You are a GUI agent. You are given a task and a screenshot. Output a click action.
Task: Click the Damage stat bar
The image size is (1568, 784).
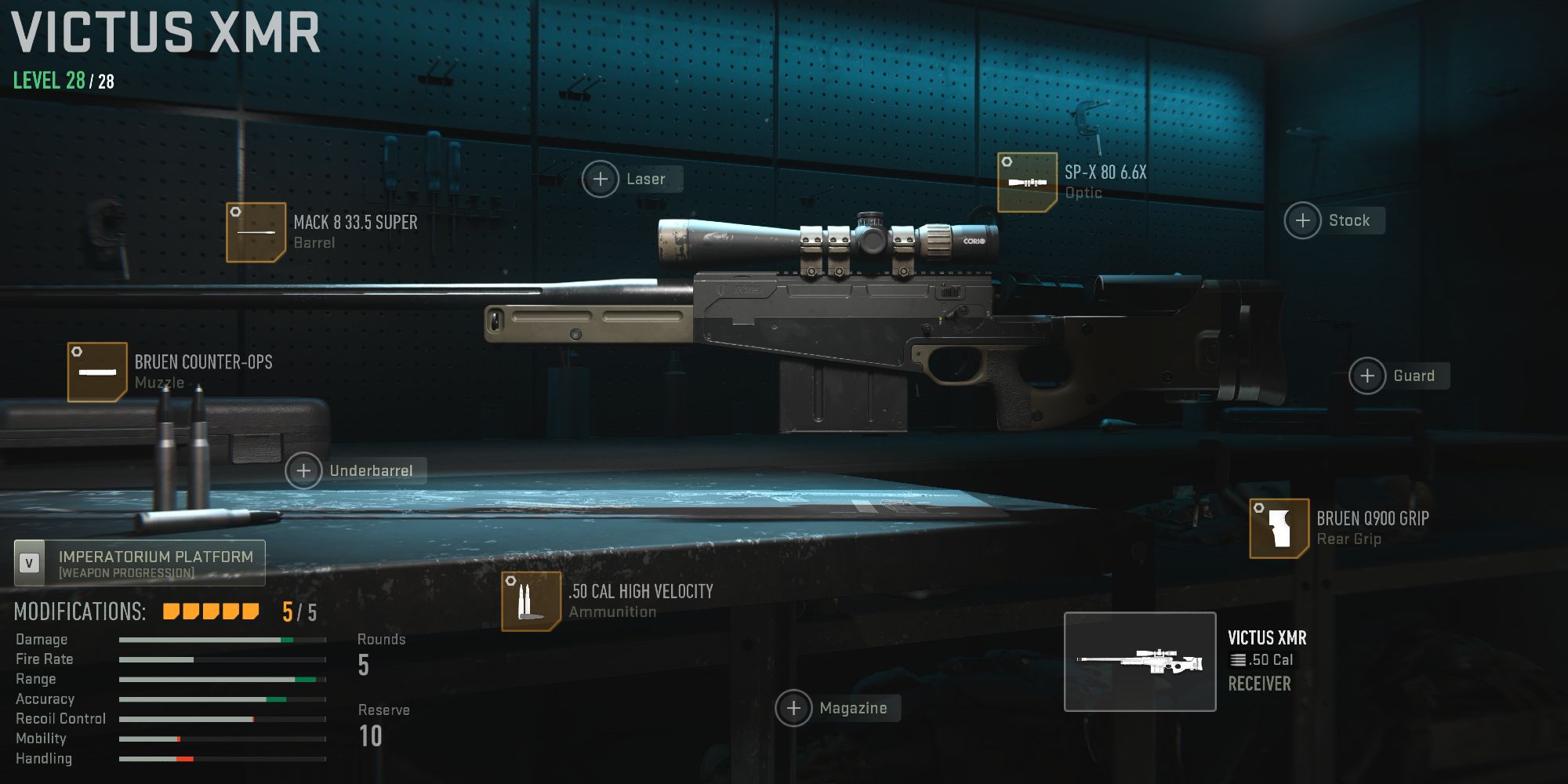[221, 640]
